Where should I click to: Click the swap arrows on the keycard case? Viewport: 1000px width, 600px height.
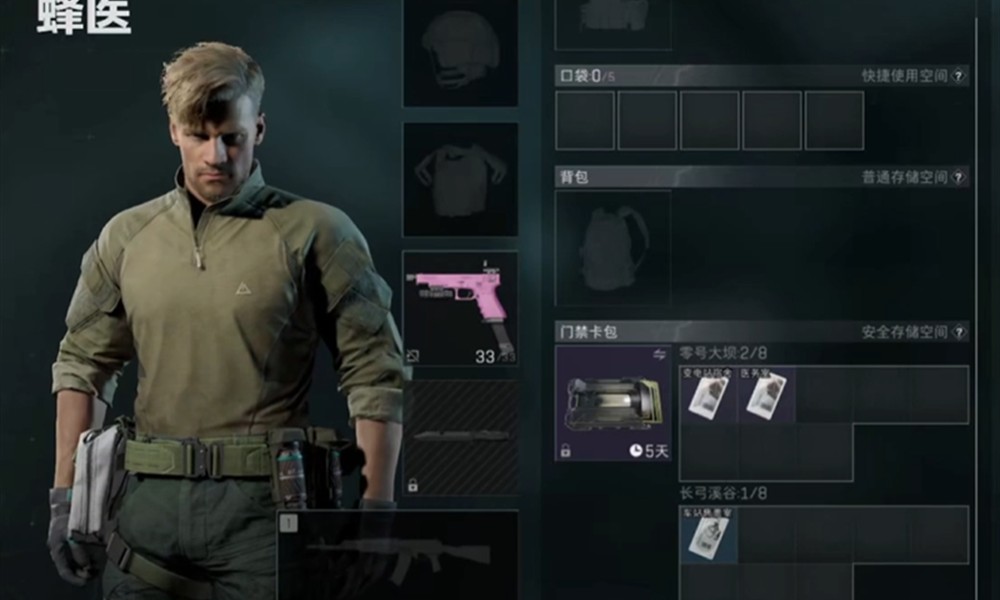660,354
